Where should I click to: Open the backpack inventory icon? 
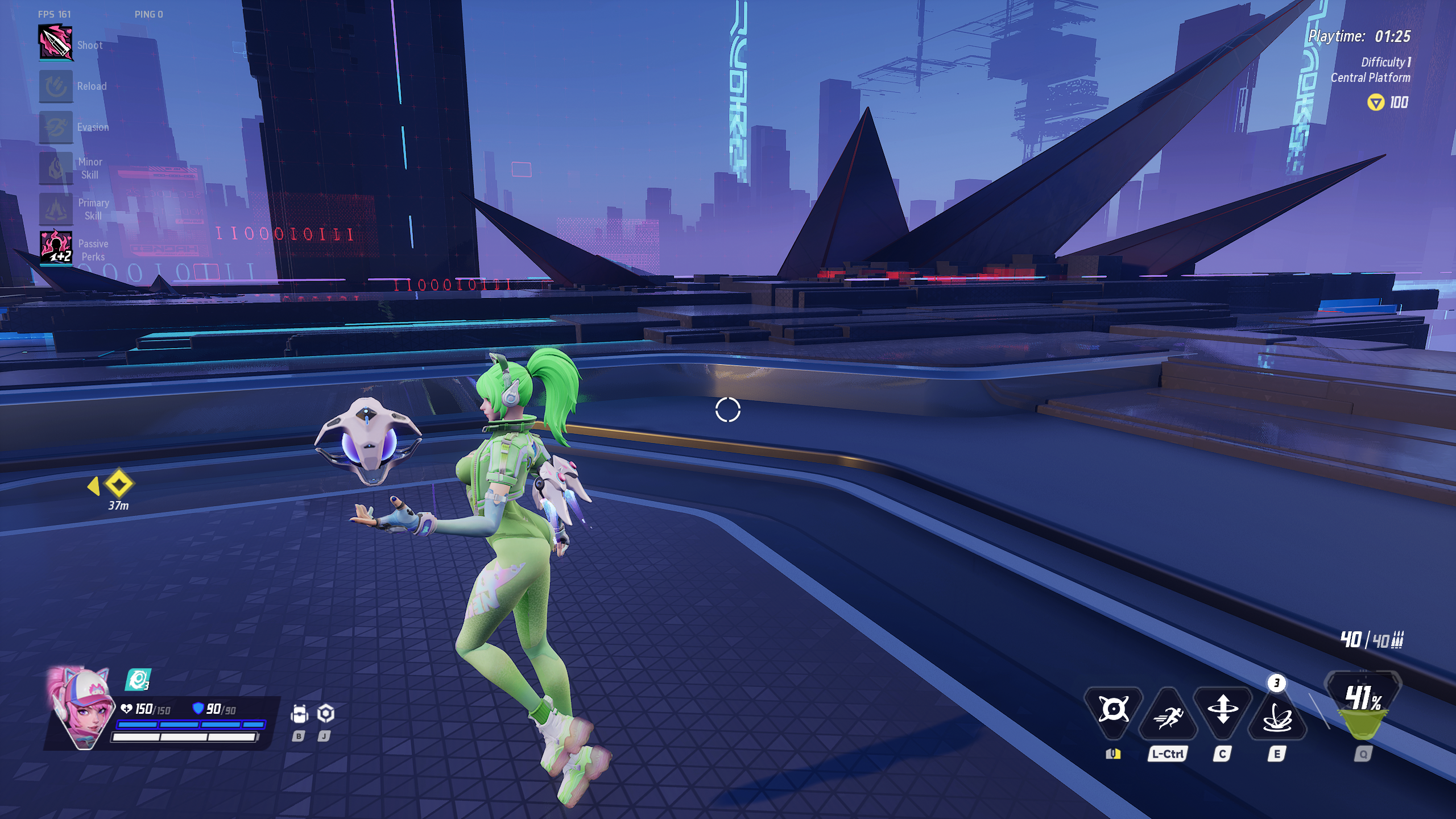[299, 714]
